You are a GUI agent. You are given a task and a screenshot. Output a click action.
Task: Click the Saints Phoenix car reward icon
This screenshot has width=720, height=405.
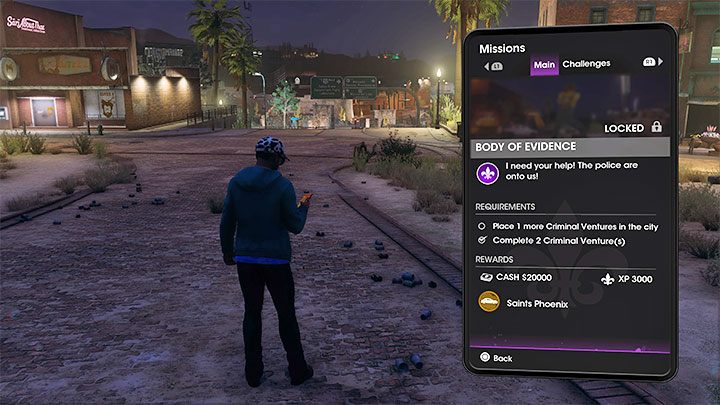point(488,302)
